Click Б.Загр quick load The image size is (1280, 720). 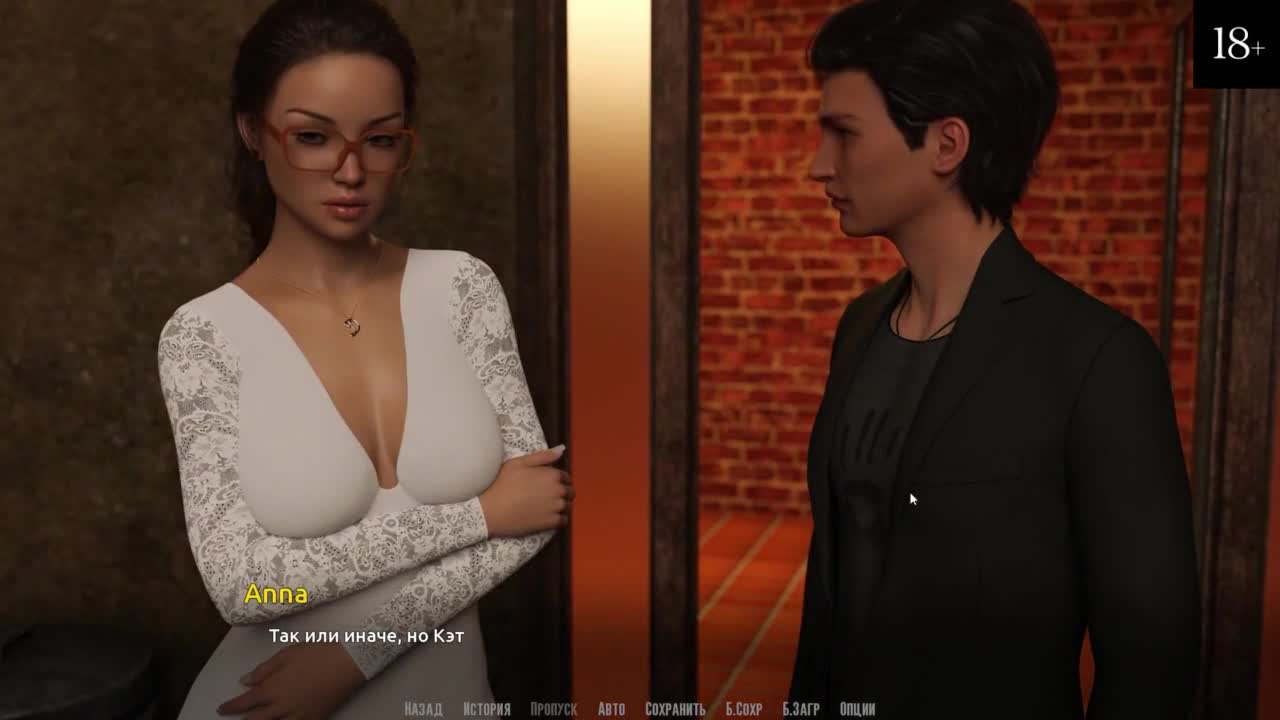pos(801,709)
